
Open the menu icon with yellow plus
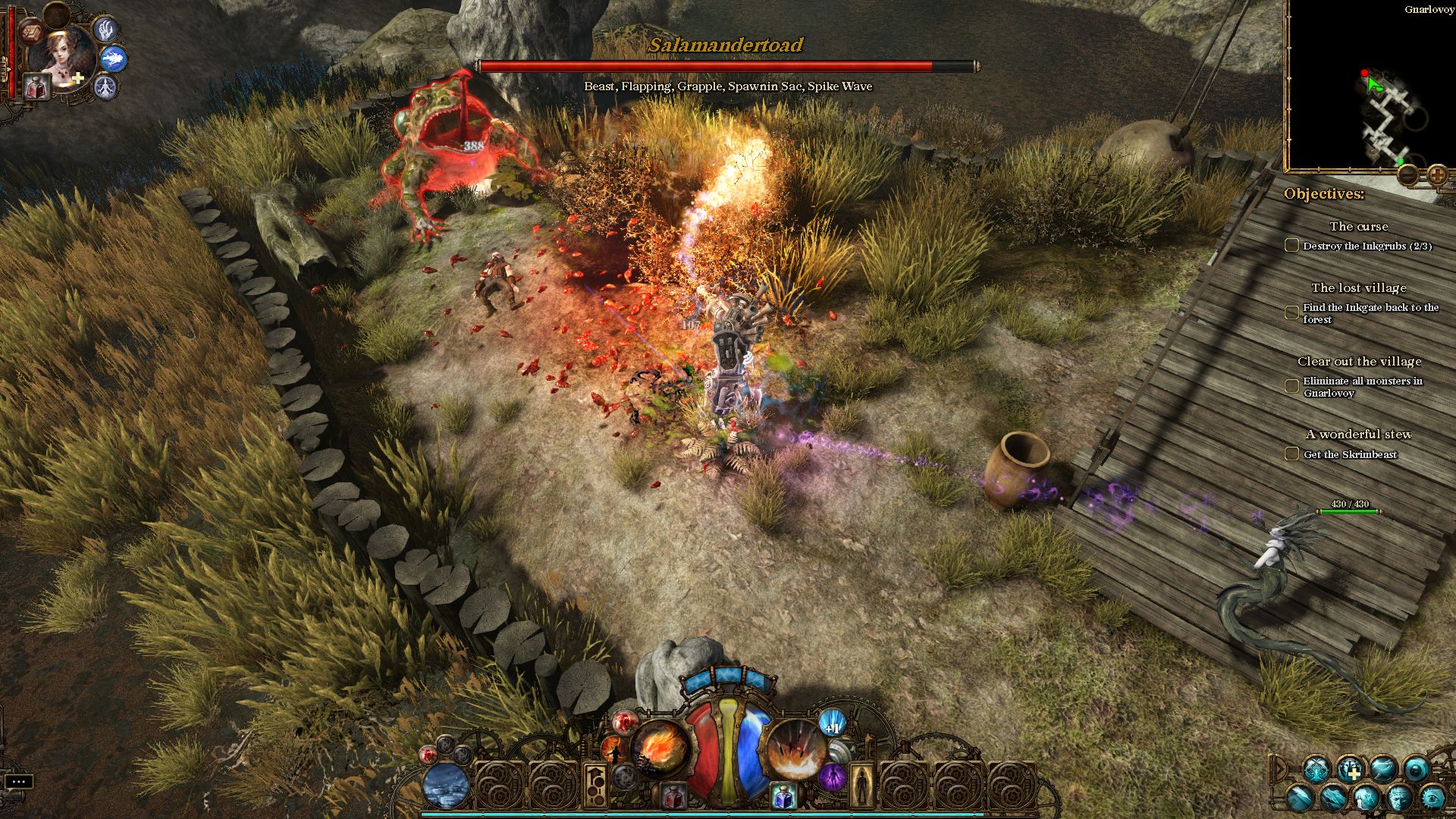pyautogui.click(x=1350, y=770)
